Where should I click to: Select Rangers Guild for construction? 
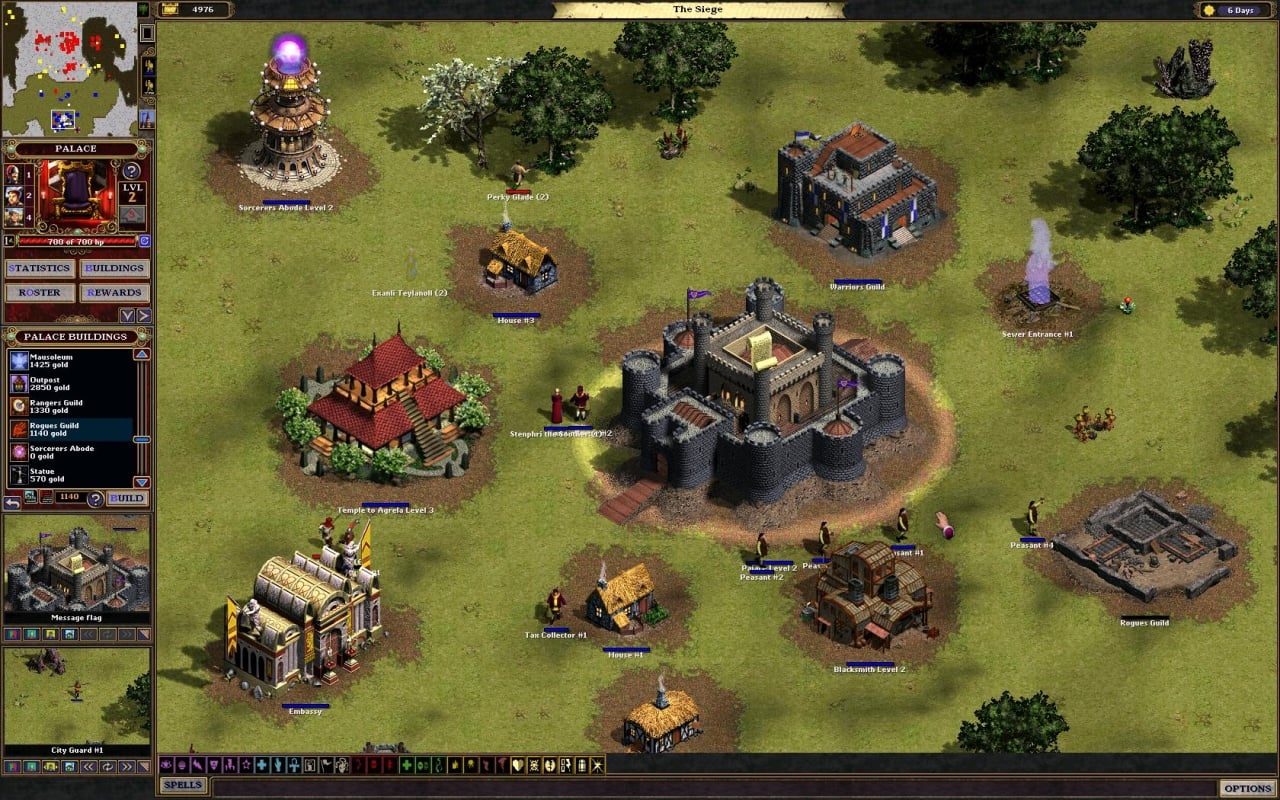70,407
